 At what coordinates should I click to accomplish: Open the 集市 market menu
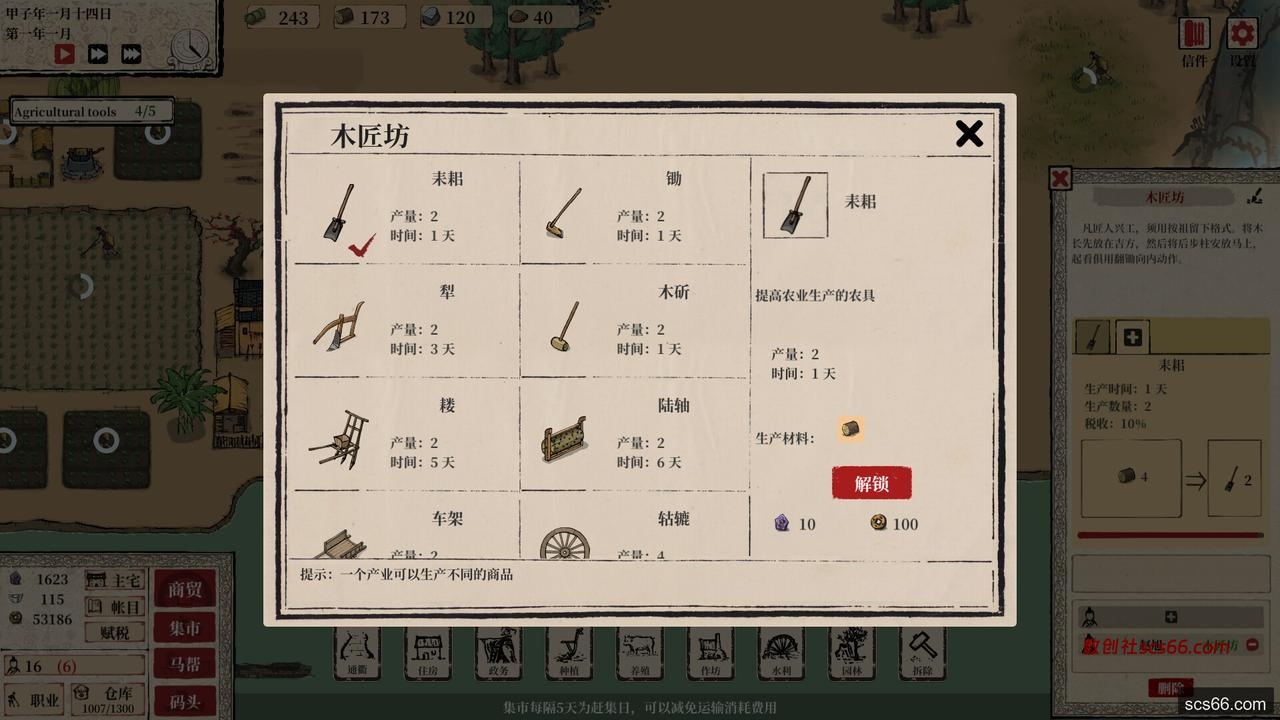[x=184, y=628]
